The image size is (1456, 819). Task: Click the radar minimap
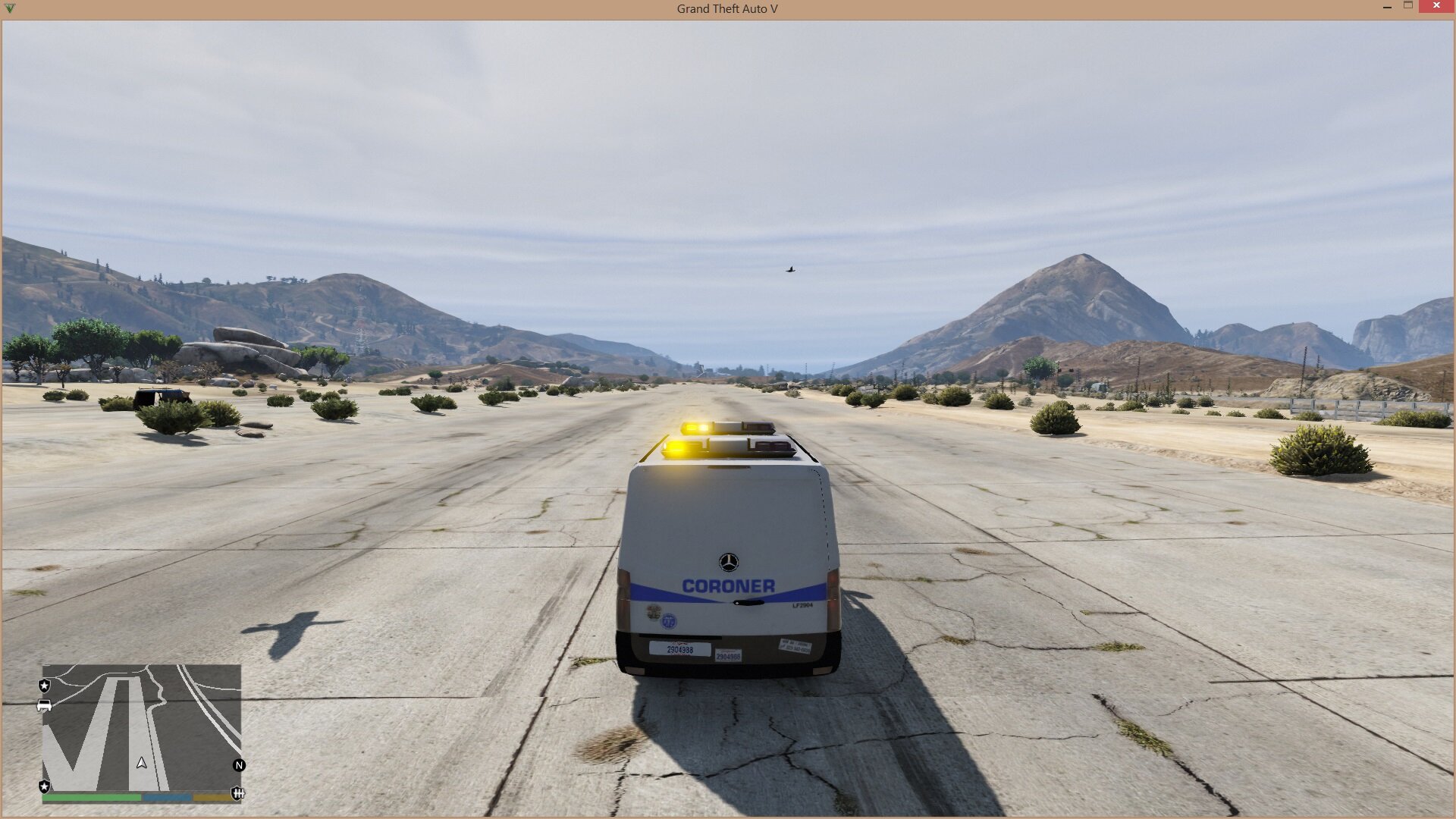coord(142,726)
